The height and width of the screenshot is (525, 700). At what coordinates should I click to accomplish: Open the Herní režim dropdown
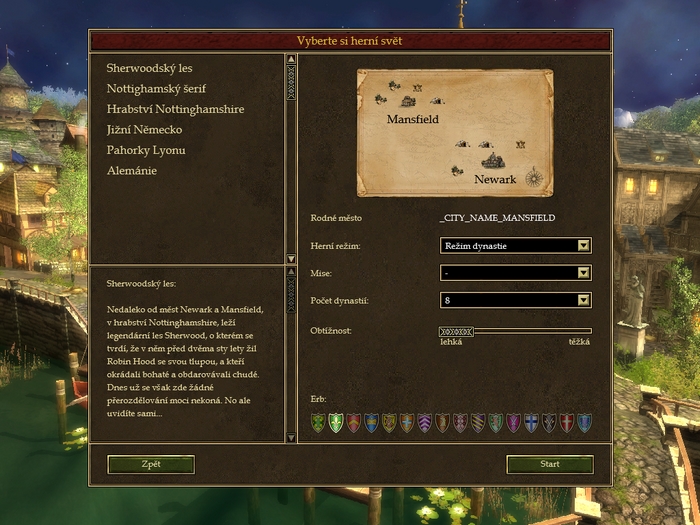[x=515, y=245]
